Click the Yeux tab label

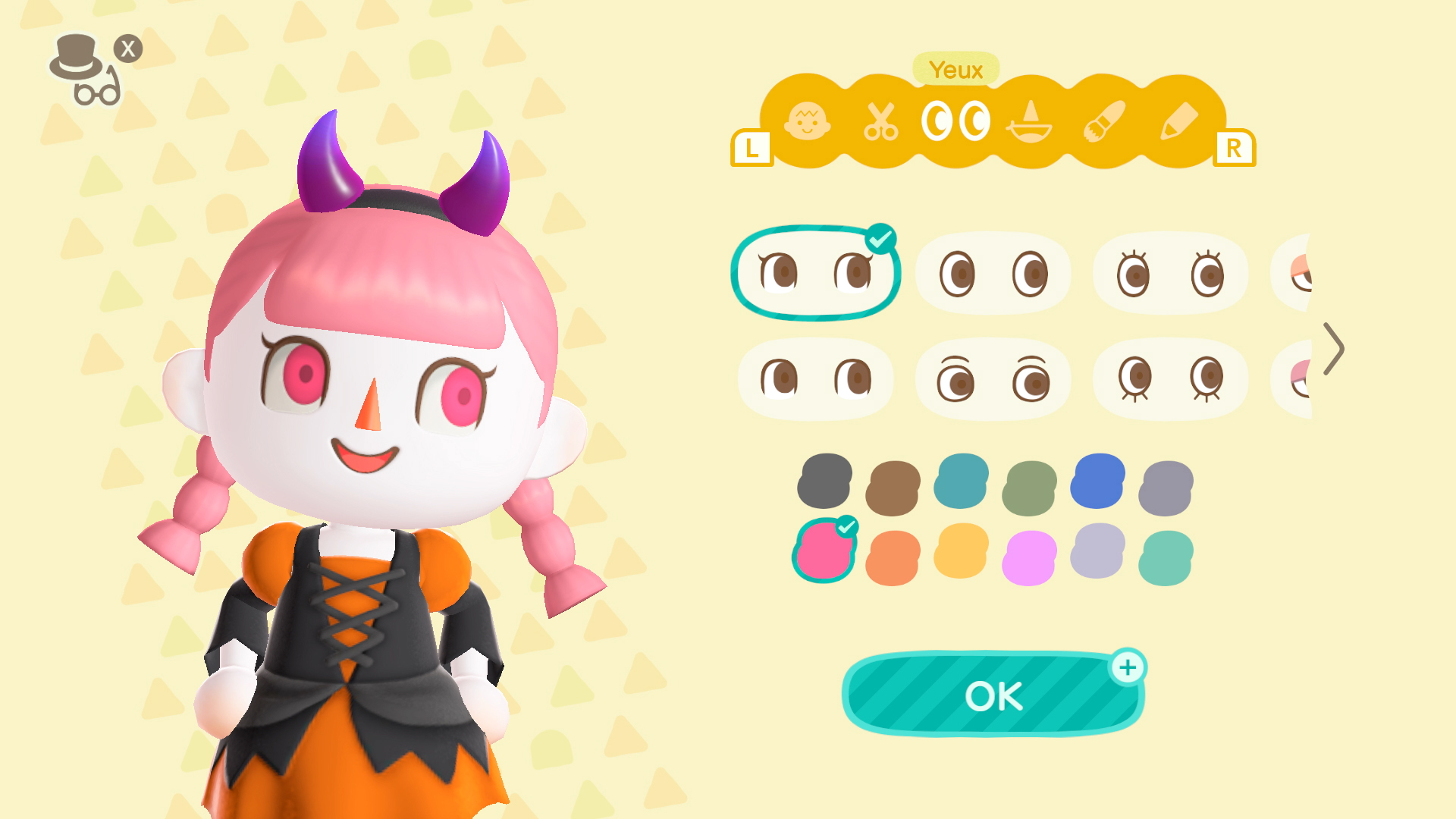tap(954, 68)
